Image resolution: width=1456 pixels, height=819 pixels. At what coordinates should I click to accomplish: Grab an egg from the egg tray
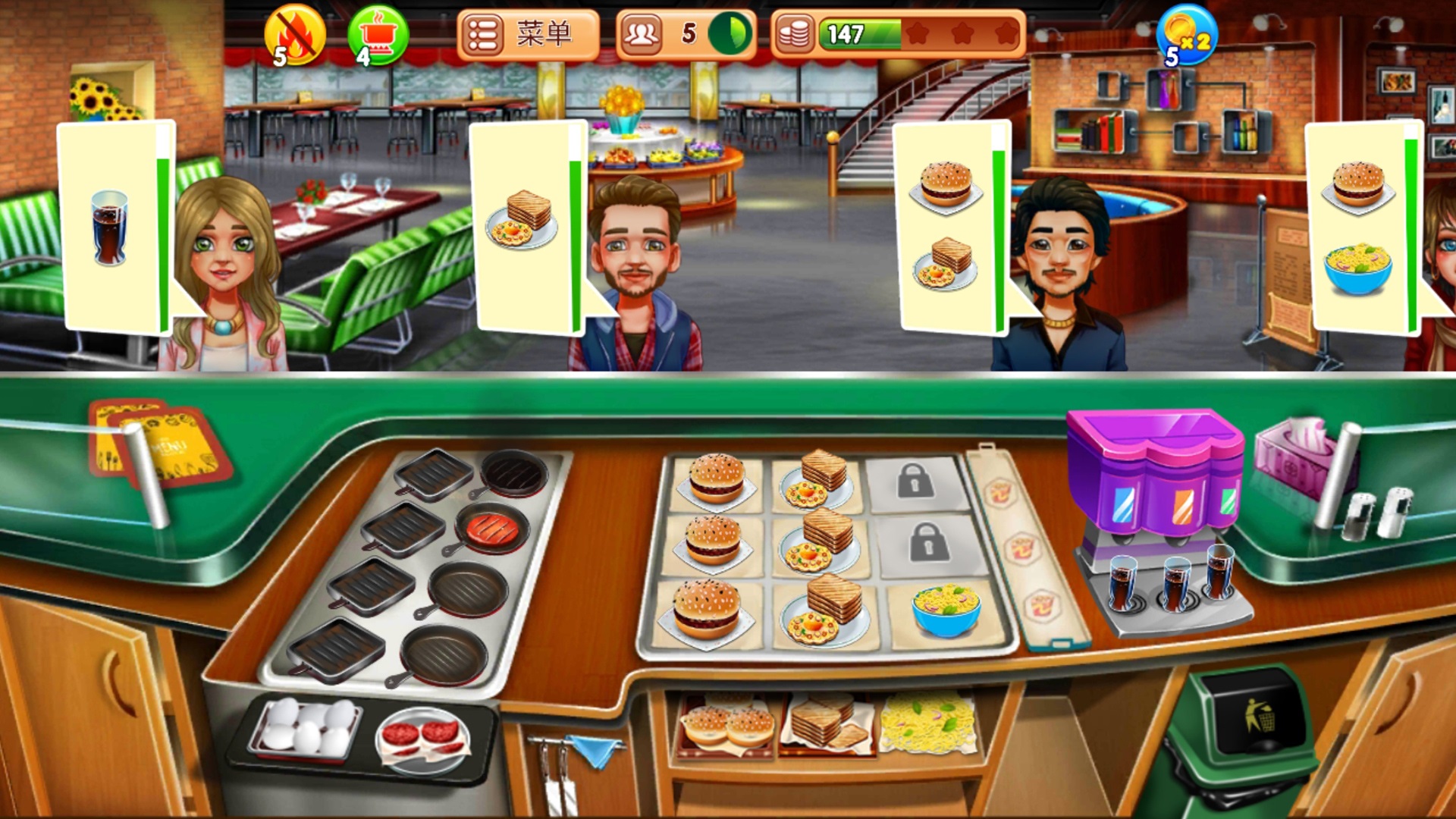(306, 726)
